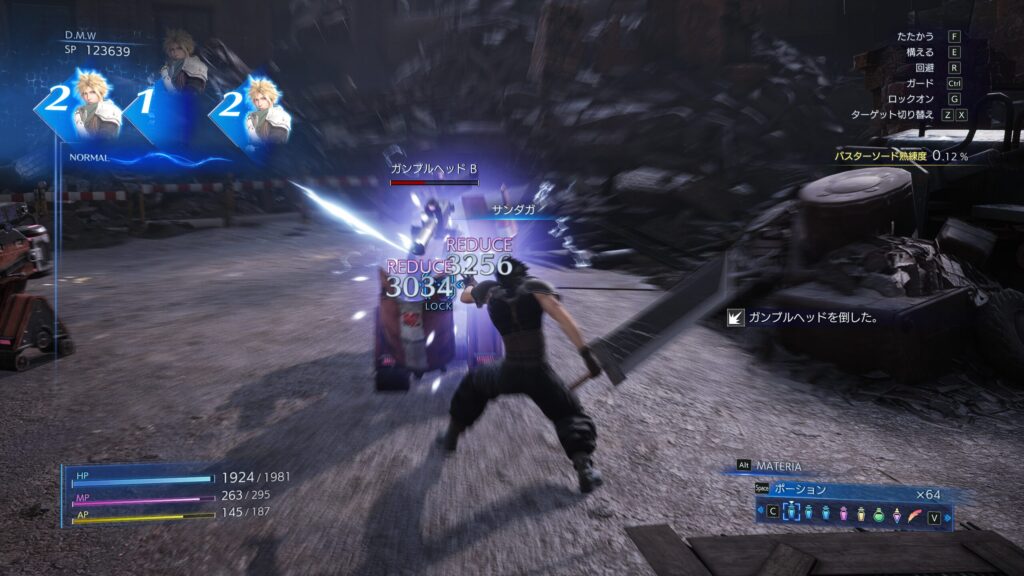This screenshot has height=576, width=1024.
Task: Select the bracketed Potion in the item bar
Action: pos(791,512)
